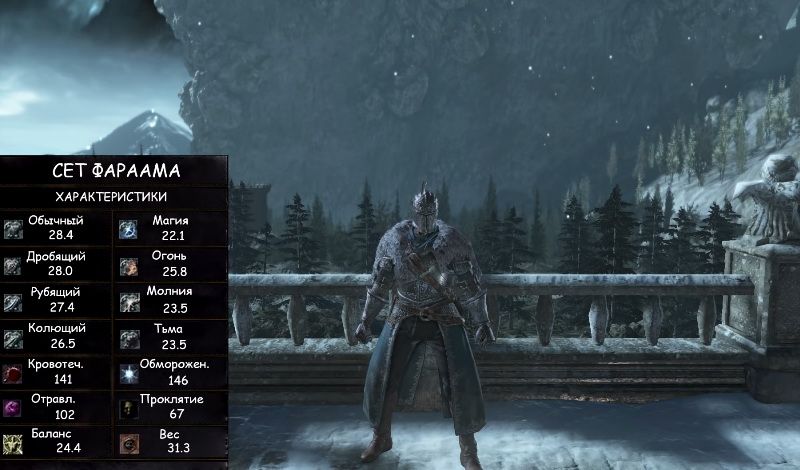
Task: Click the Обычный physical defense icon
Action: (x=13, y=229)
